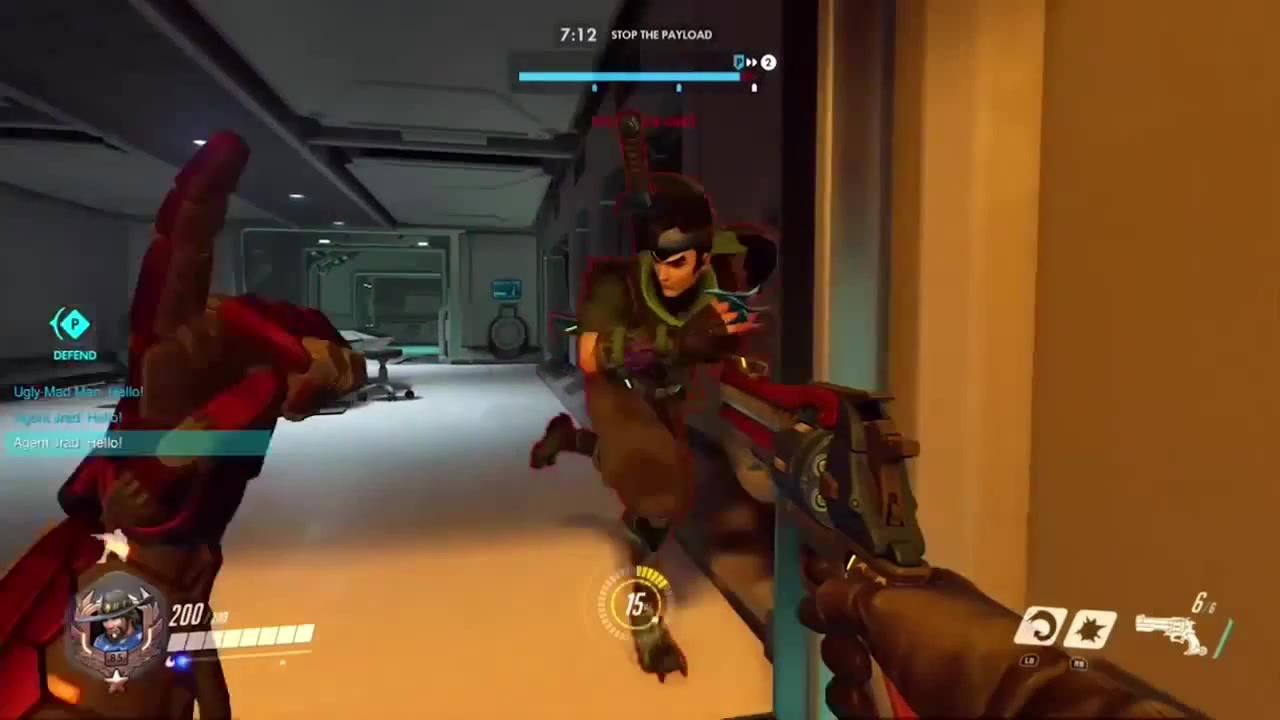Click the payload progress bar
Image resolution: width=1280 pixels, height=720 pixels.
click(x=630, y=76)
